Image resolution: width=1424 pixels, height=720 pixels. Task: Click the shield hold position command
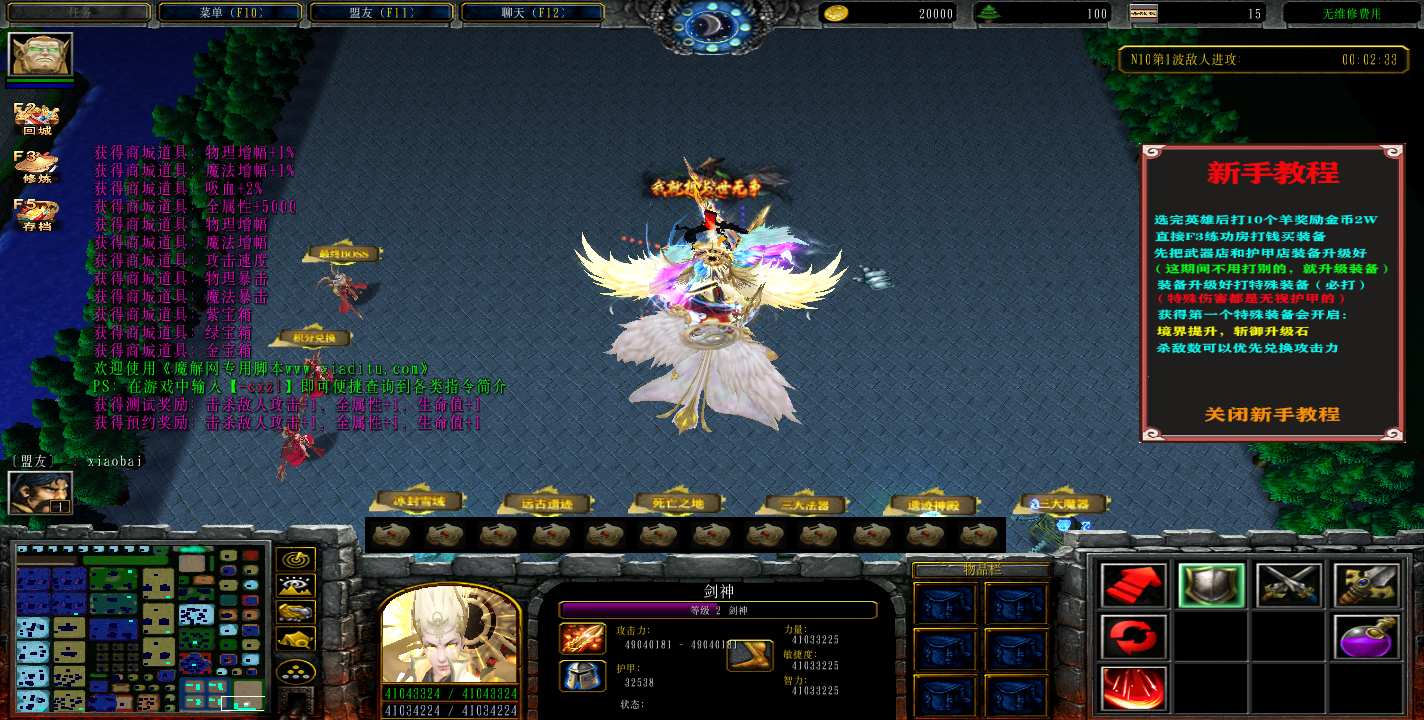1211,586
